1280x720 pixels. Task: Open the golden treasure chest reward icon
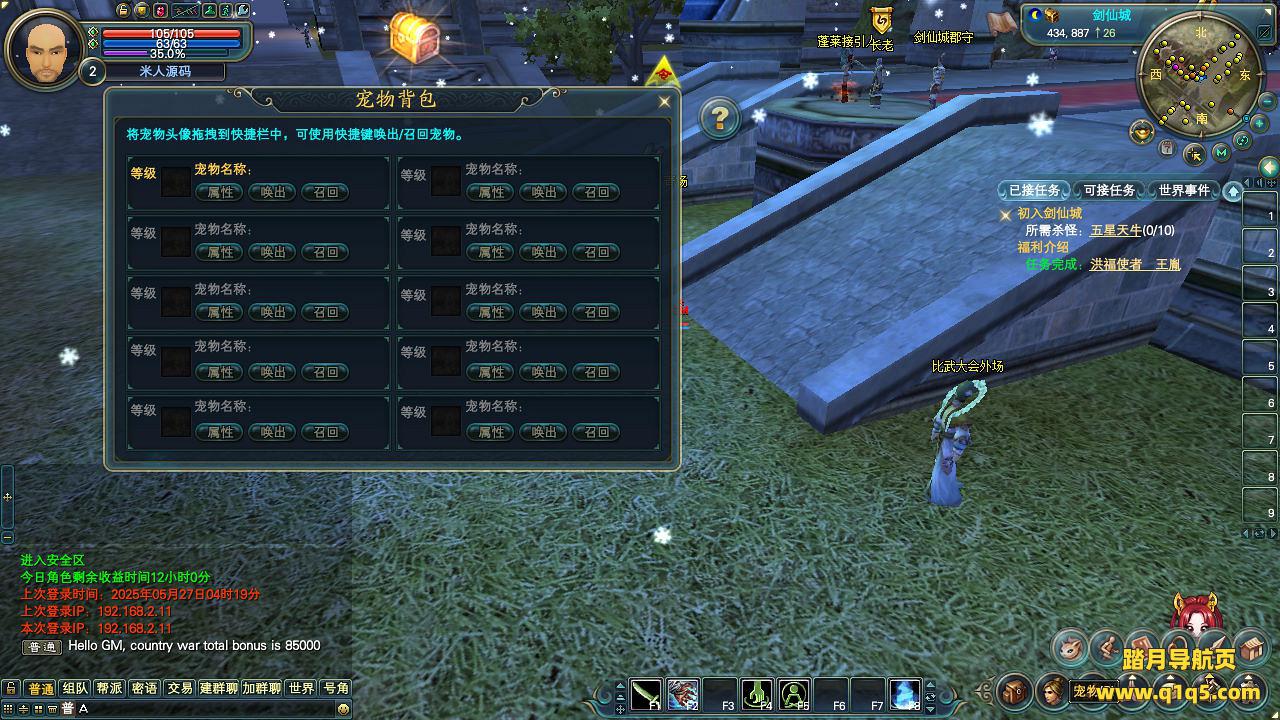click(414, 38)
